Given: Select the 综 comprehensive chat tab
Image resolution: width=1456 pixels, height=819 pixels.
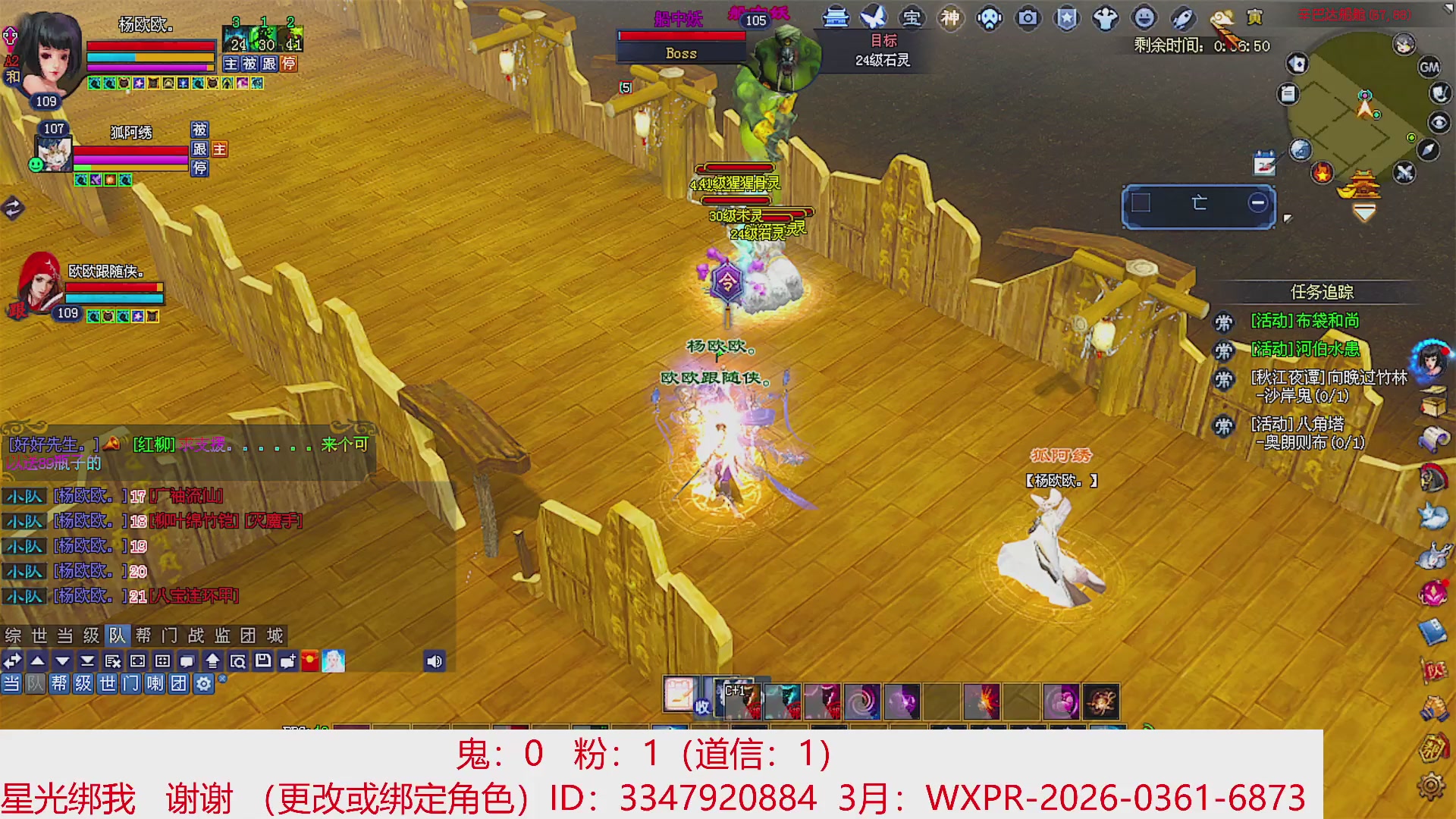Looking at the screenshot, I should (x=12, y=636).
